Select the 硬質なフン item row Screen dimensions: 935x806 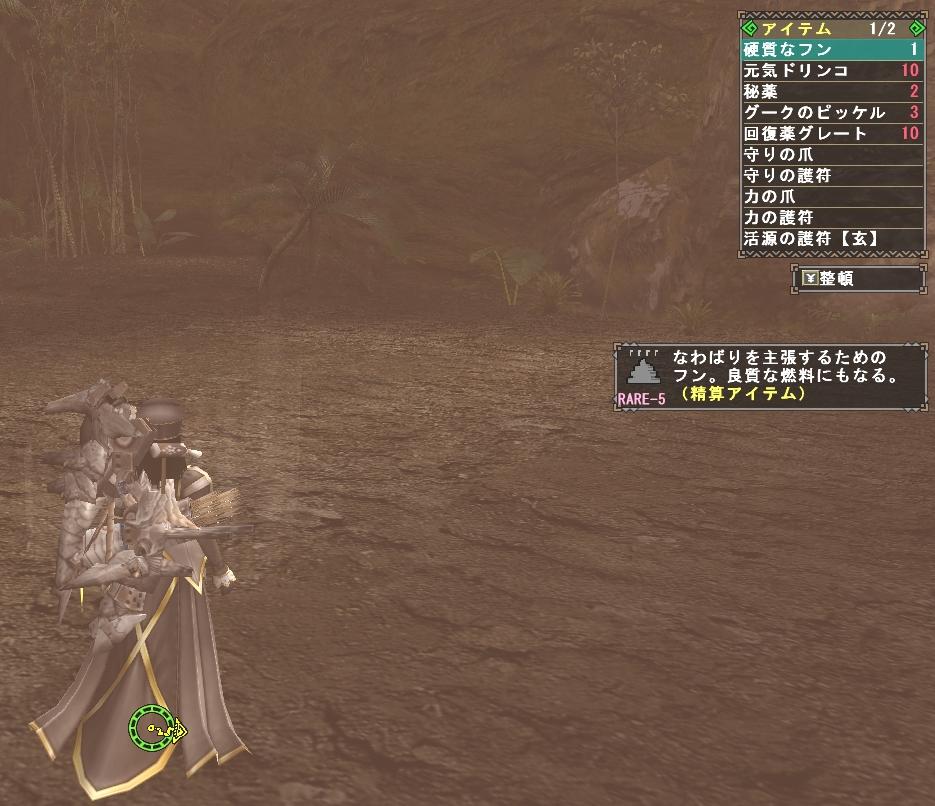831,49
